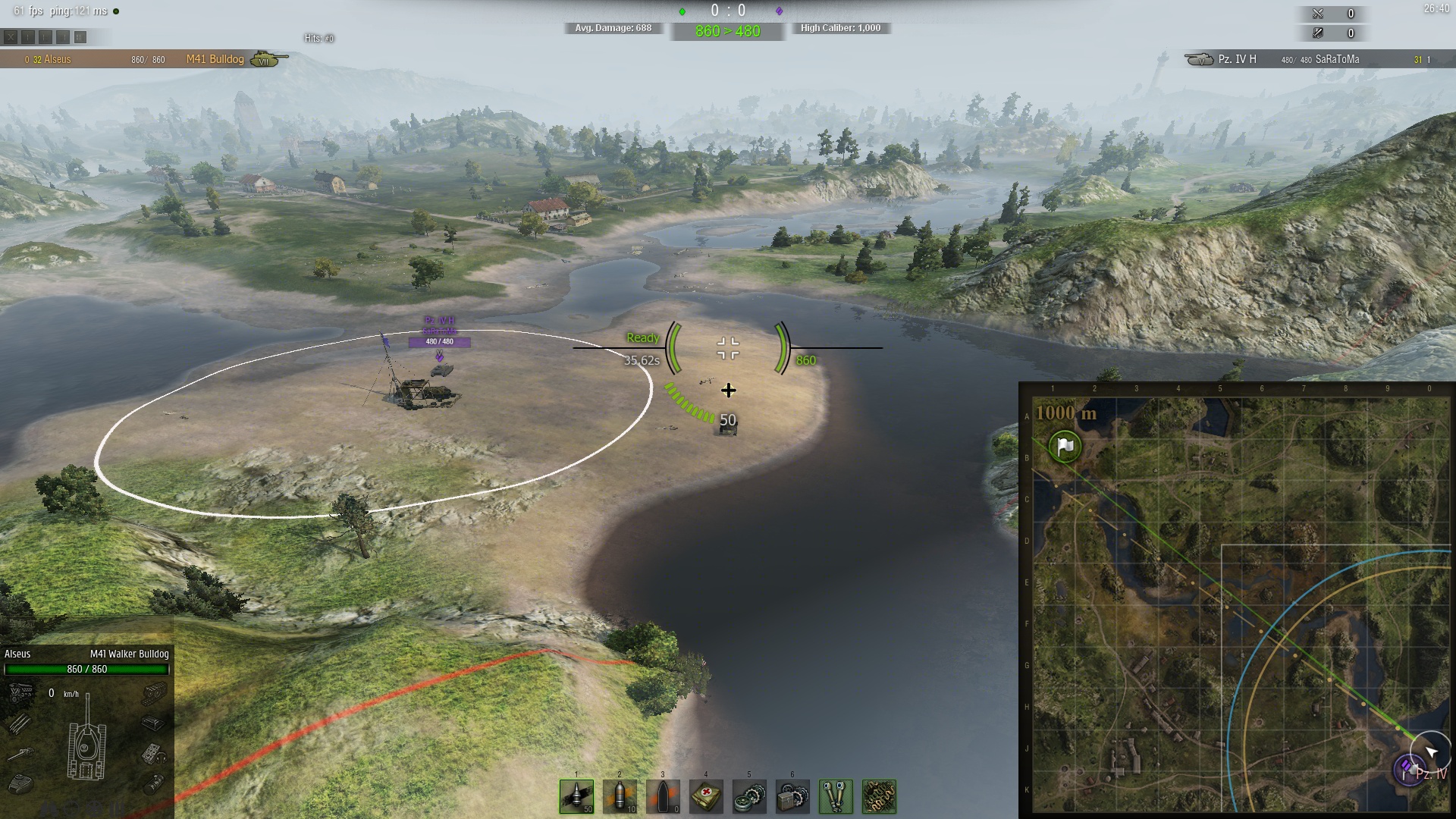Use the first aid kit consumable
This screenshot has height=819, width=1456.
click(x=706, y=796)
